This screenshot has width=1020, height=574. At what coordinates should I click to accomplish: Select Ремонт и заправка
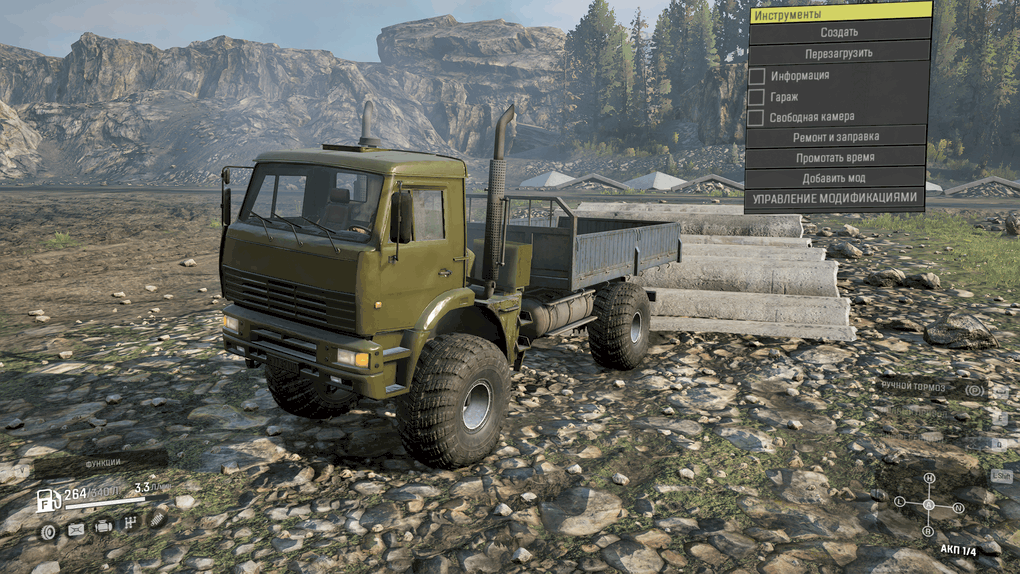[838, 137]
